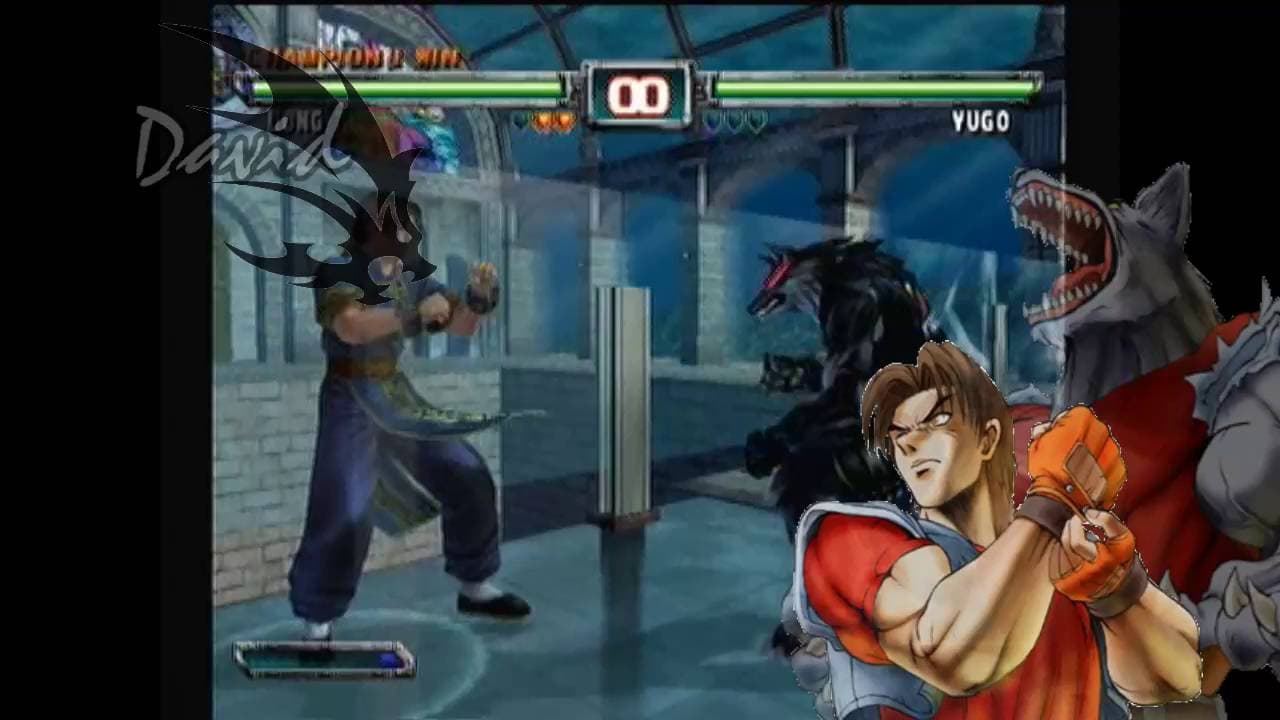Toggle the middle orange win indicator
1280x720 pixels.
point(543,122)
